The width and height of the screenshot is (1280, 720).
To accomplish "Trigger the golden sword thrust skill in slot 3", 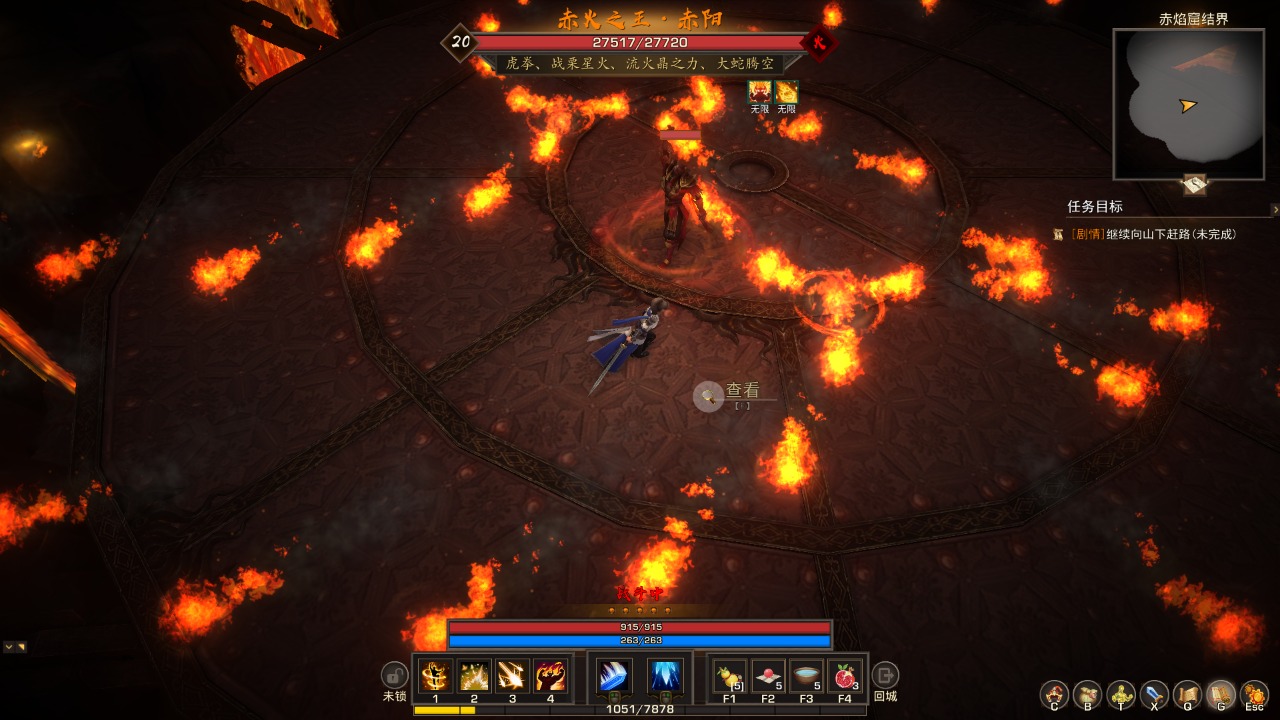I will tap(512, 677).
